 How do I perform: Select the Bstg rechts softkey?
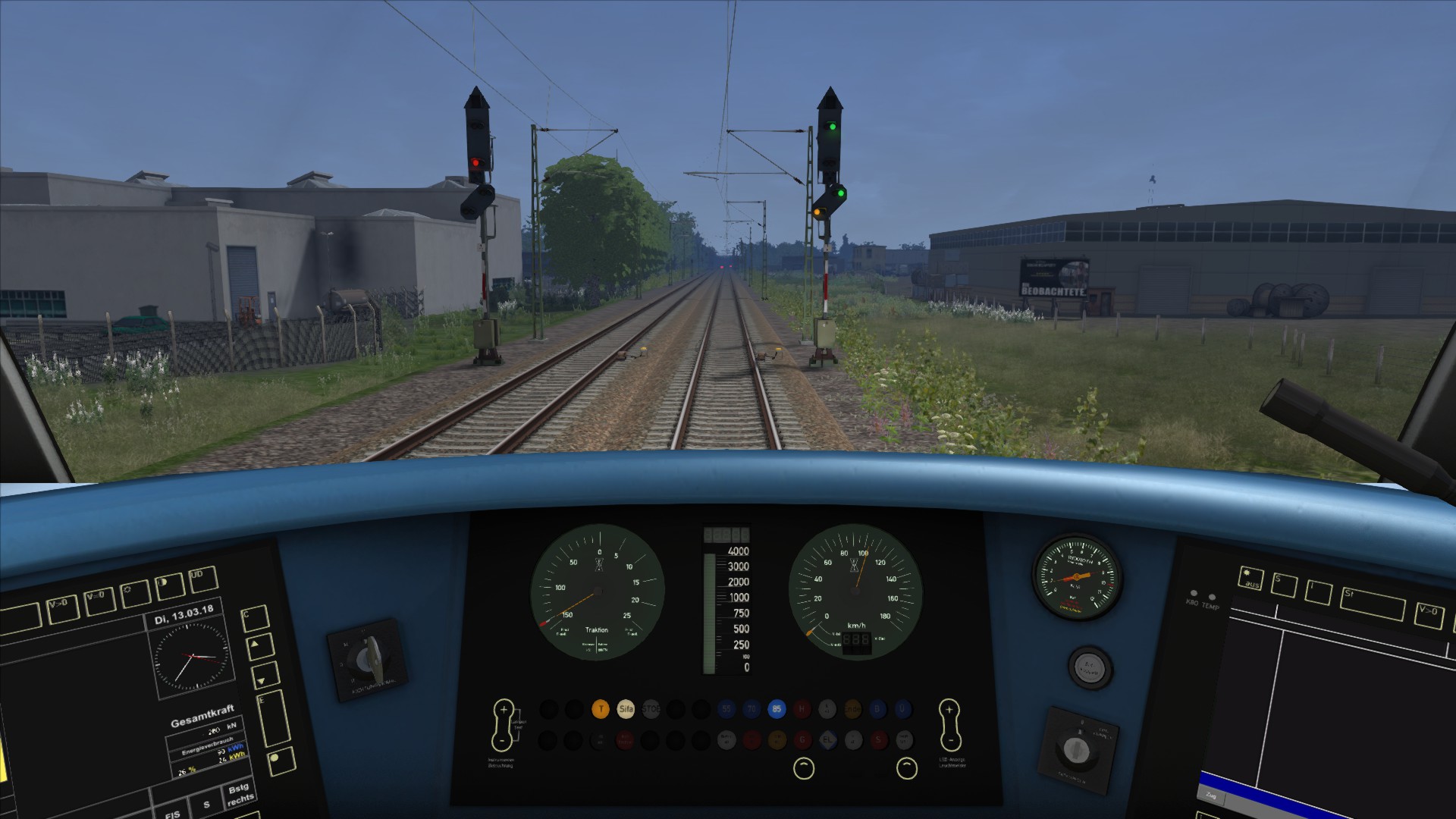[240, 795]
